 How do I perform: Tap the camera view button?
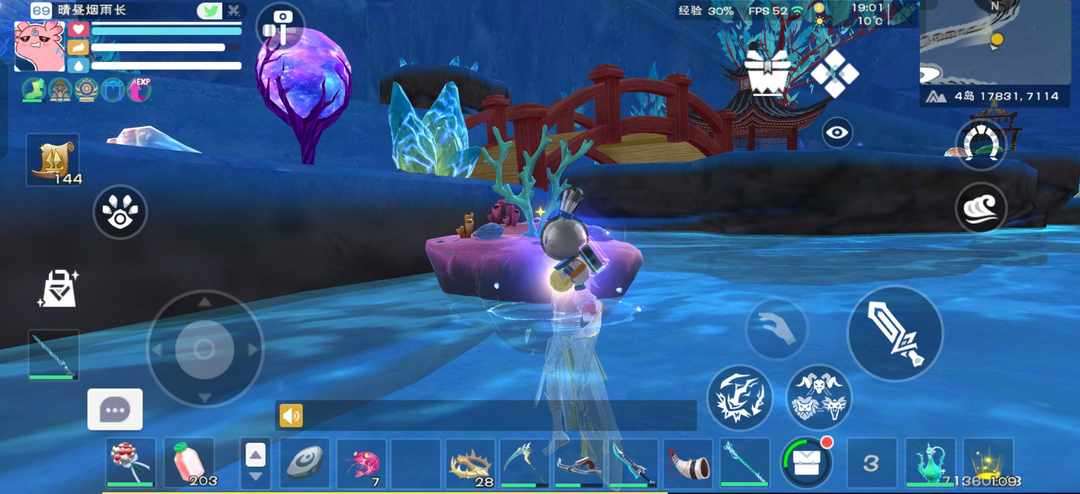(x=280, y=27)
